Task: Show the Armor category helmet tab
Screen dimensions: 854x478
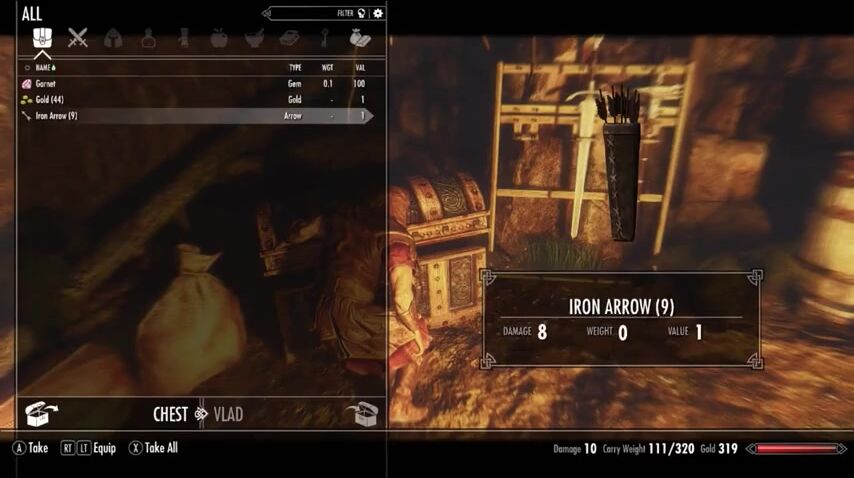Action: (x=113, y=39)
